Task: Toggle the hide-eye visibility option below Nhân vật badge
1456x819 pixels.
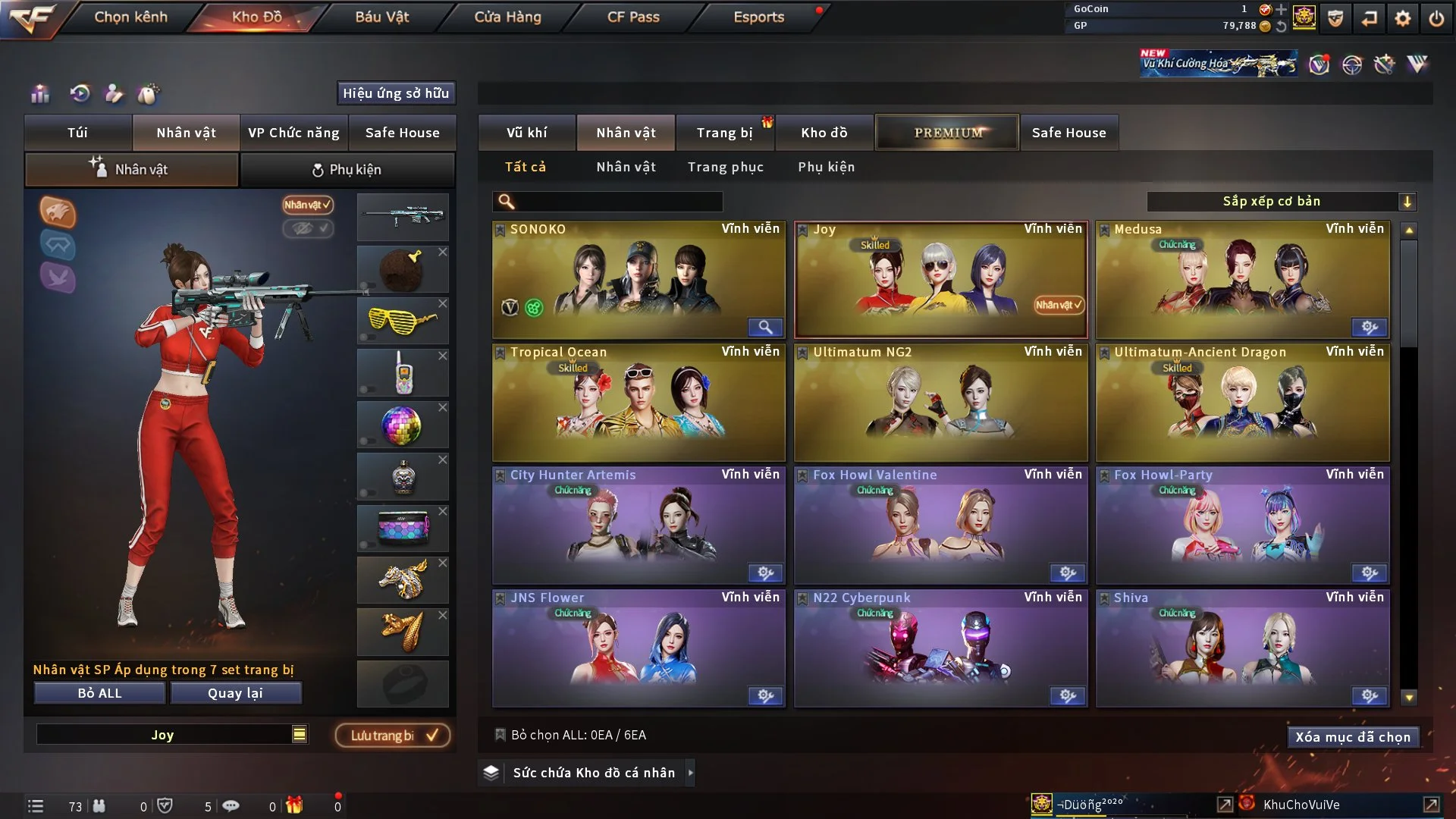Action: (x=308, y=229)
